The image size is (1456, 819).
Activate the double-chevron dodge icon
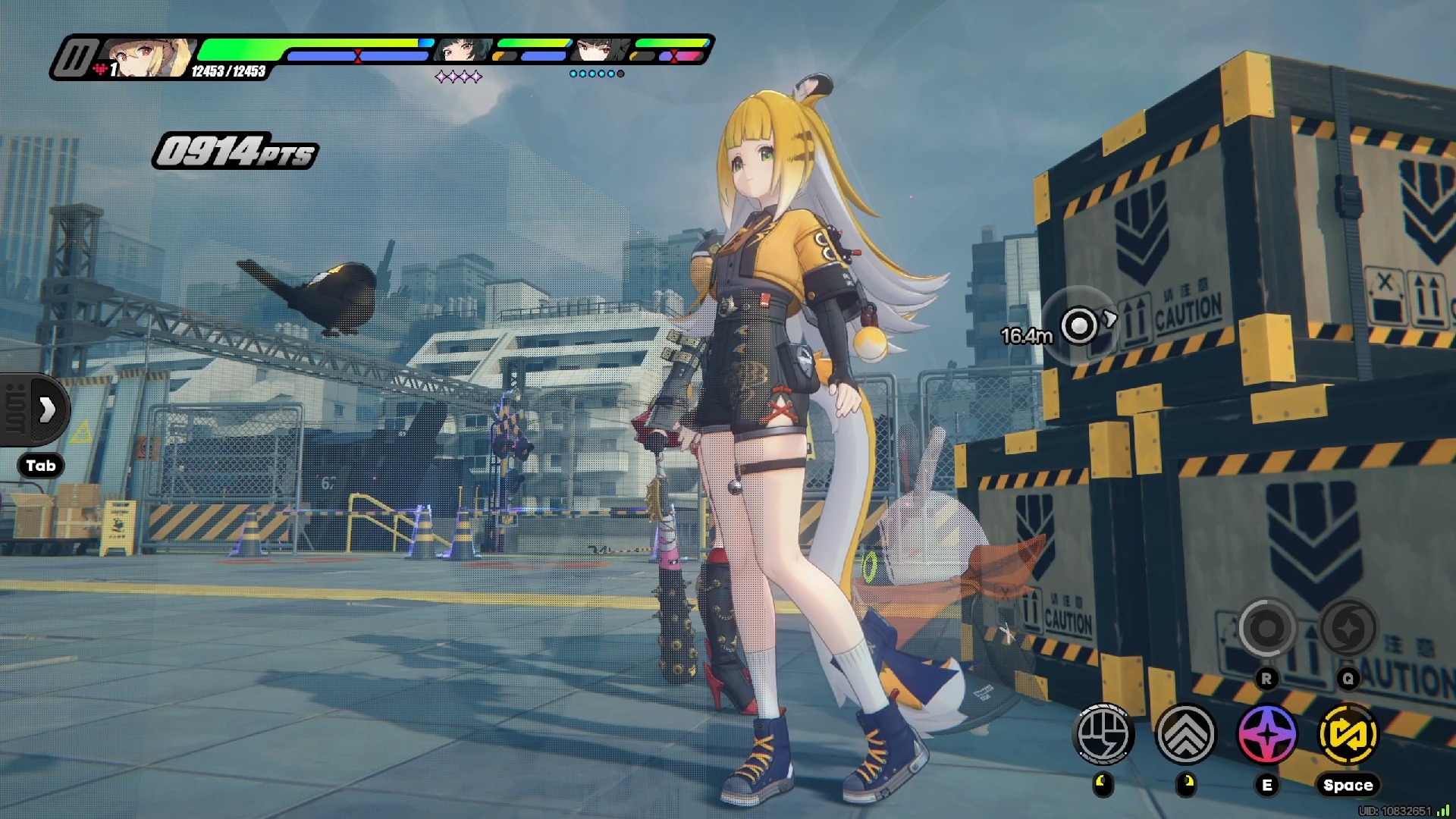click(1185, 734)
